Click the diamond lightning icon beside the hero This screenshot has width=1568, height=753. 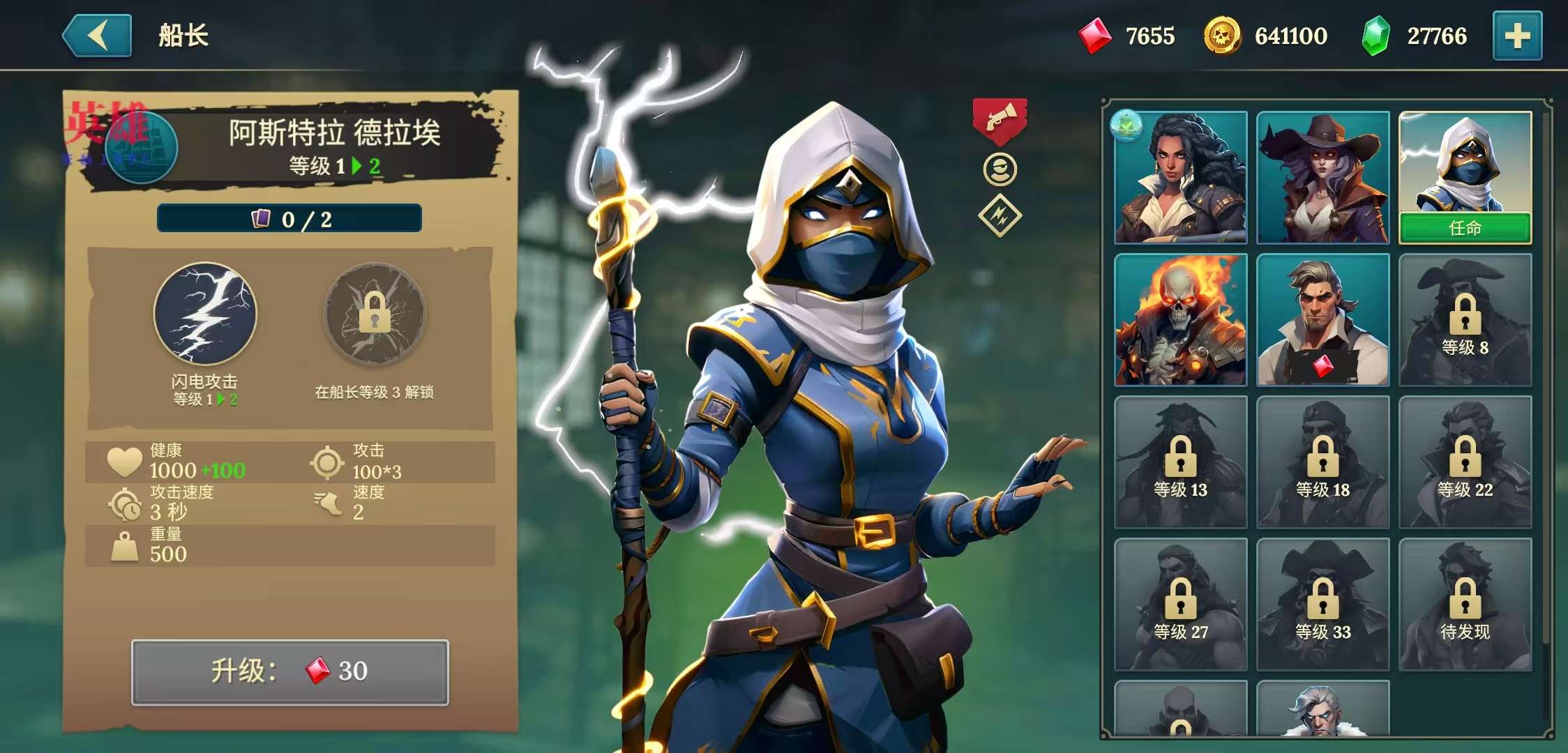[x=1000, y=216]
